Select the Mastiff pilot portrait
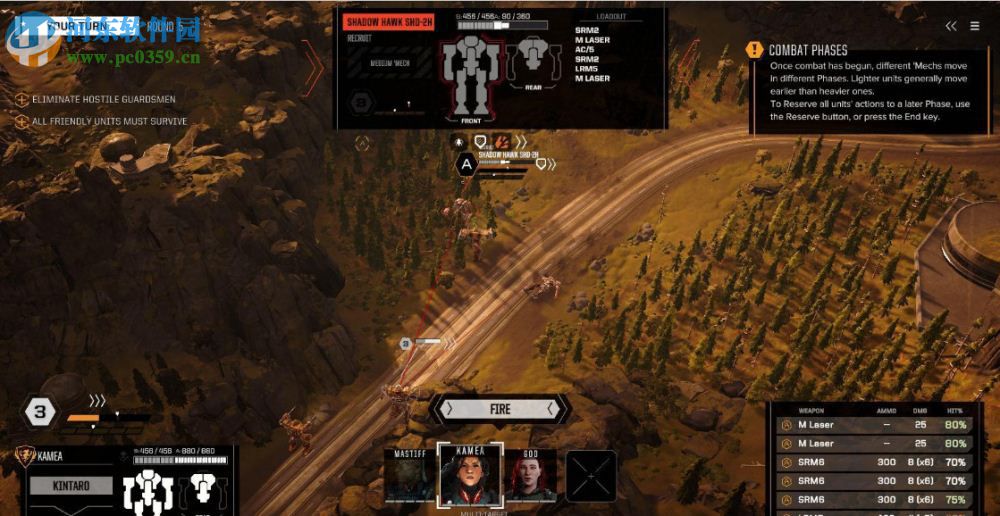Viewport: 1000px width, 516px height. pos(410,476)
